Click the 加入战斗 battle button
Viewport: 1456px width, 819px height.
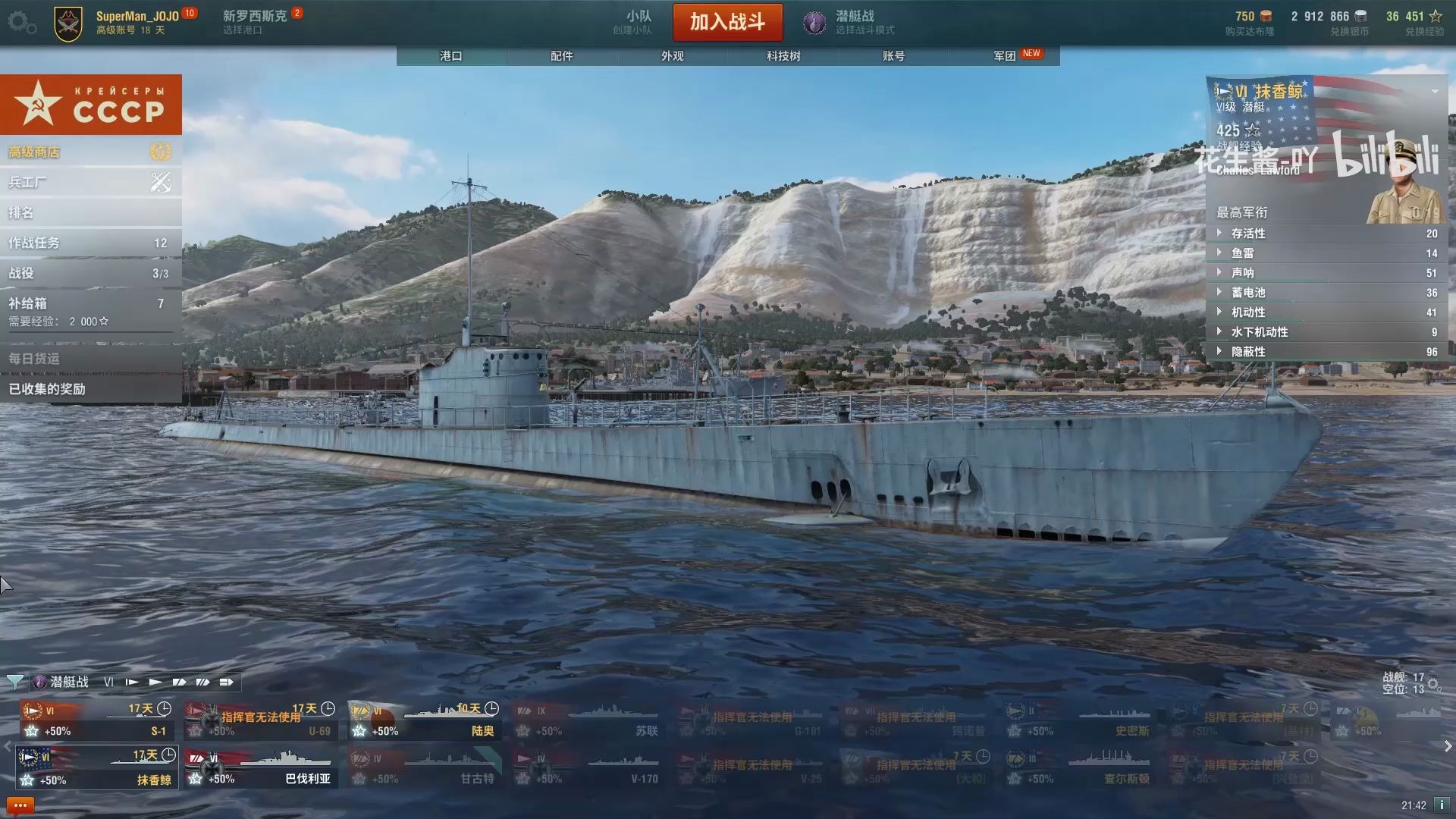(727, 22)
